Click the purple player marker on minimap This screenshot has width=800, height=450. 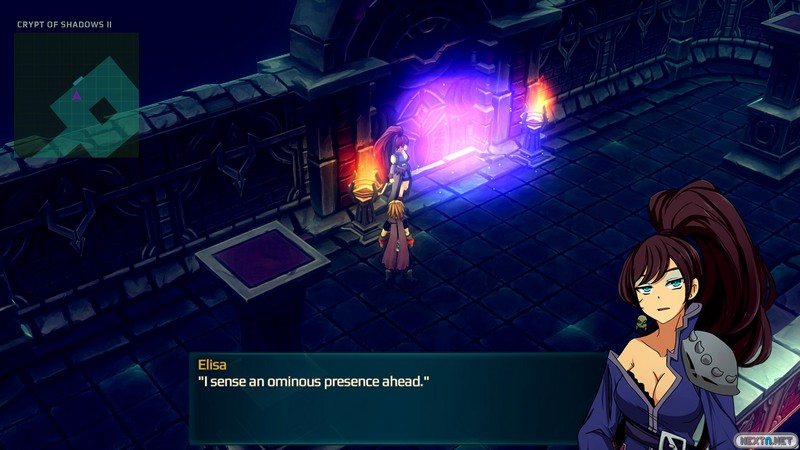[77, 95]
